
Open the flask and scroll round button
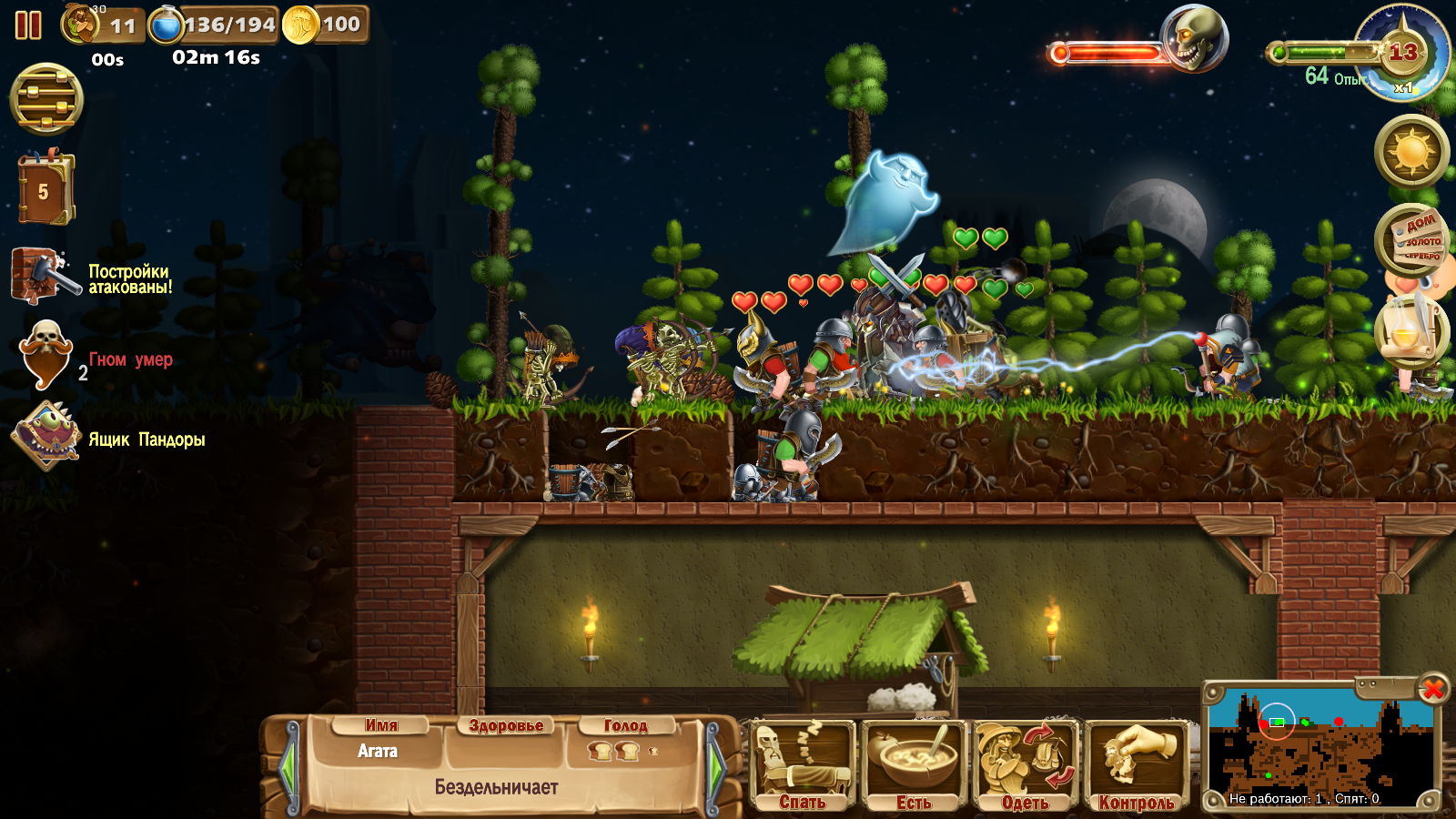click(1411, 330)
